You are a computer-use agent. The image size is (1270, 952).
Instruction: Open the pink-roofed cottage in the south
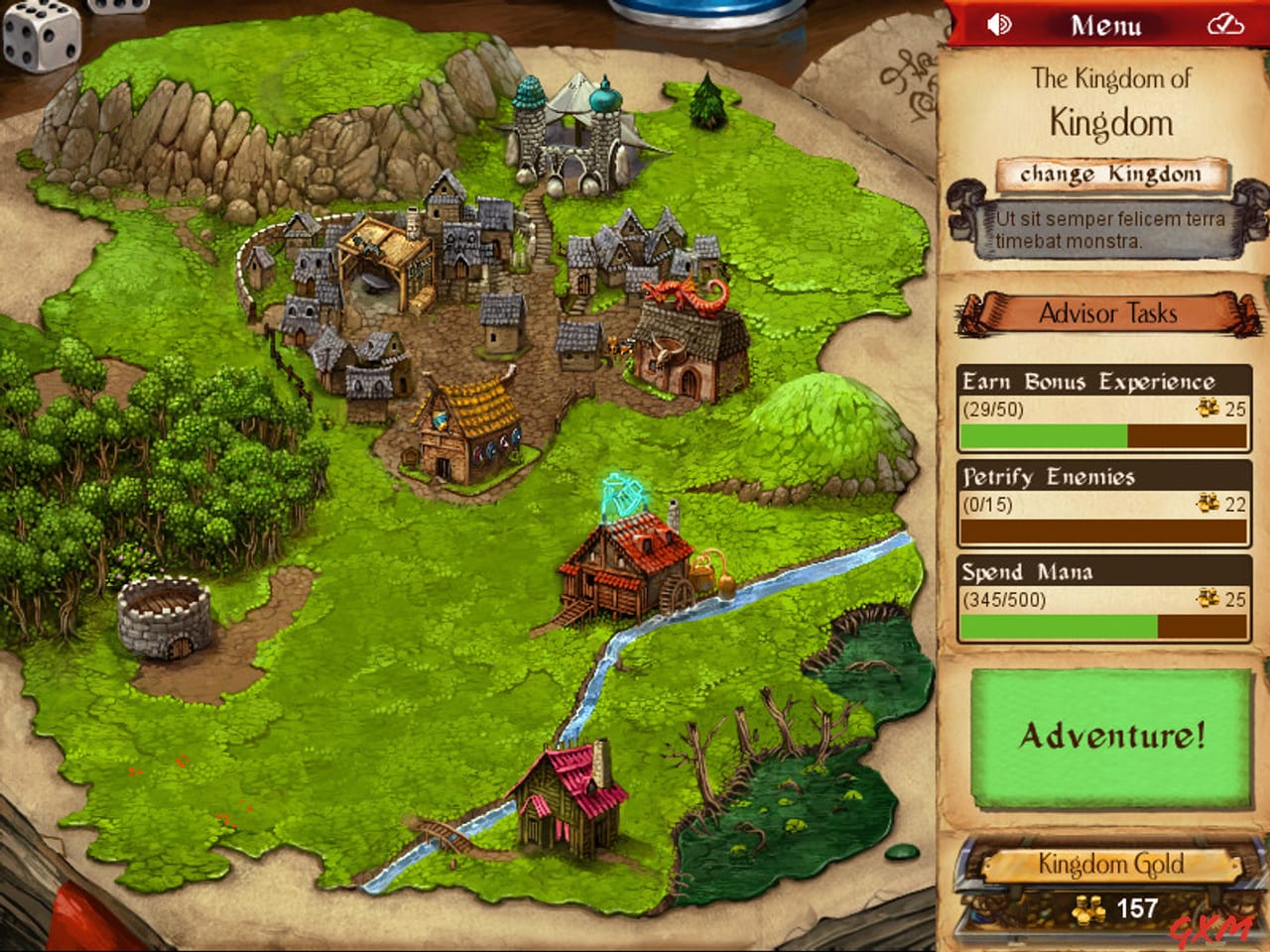coord(566,798)
